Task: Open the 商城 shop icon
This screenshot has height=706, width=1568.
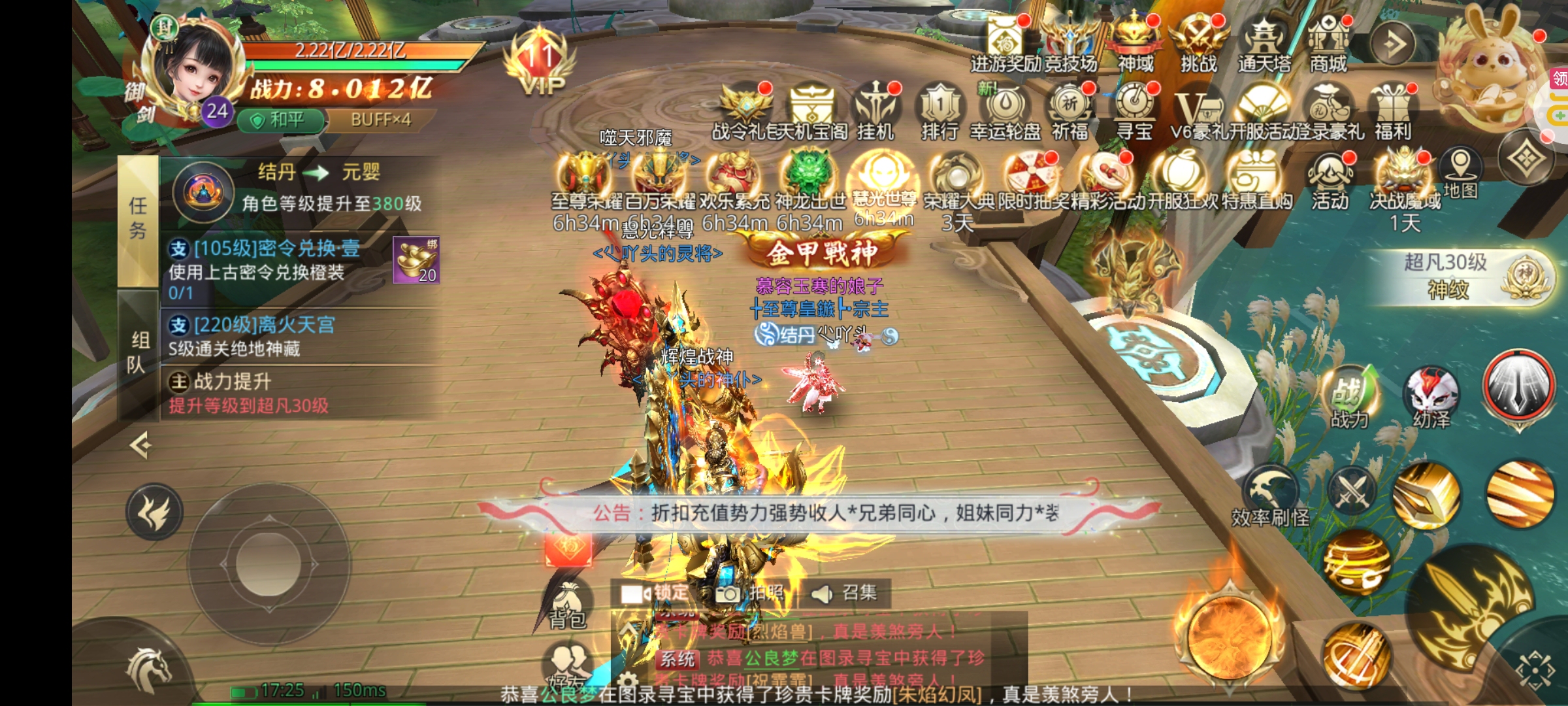Action: coord(1328,42)
